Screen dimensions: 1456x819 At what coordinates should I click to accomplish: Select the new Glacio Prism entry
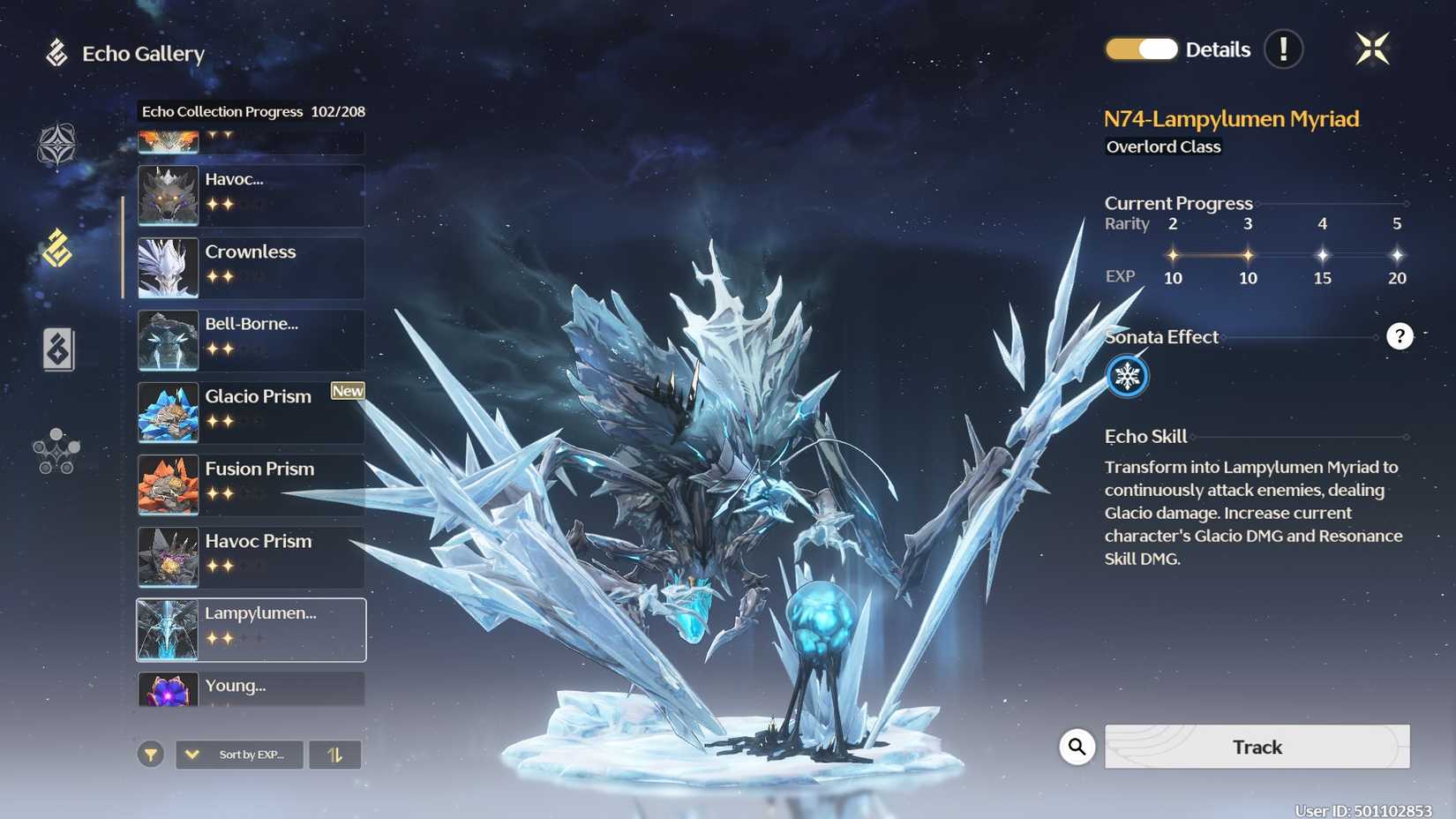tap(251, 412)
